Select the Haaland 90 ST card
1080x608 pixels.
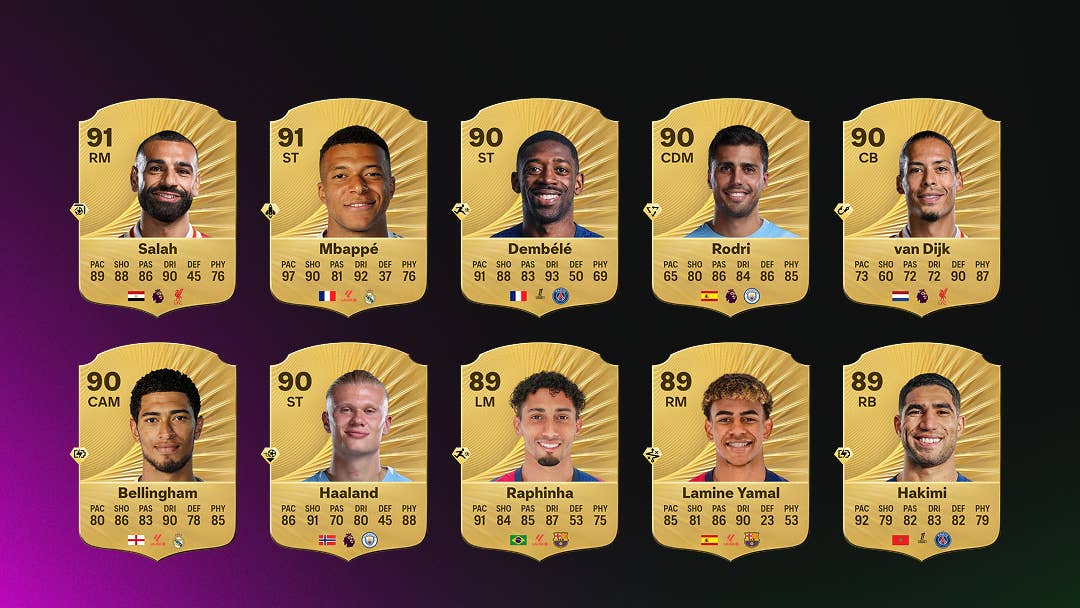click(x=348, y=450)
